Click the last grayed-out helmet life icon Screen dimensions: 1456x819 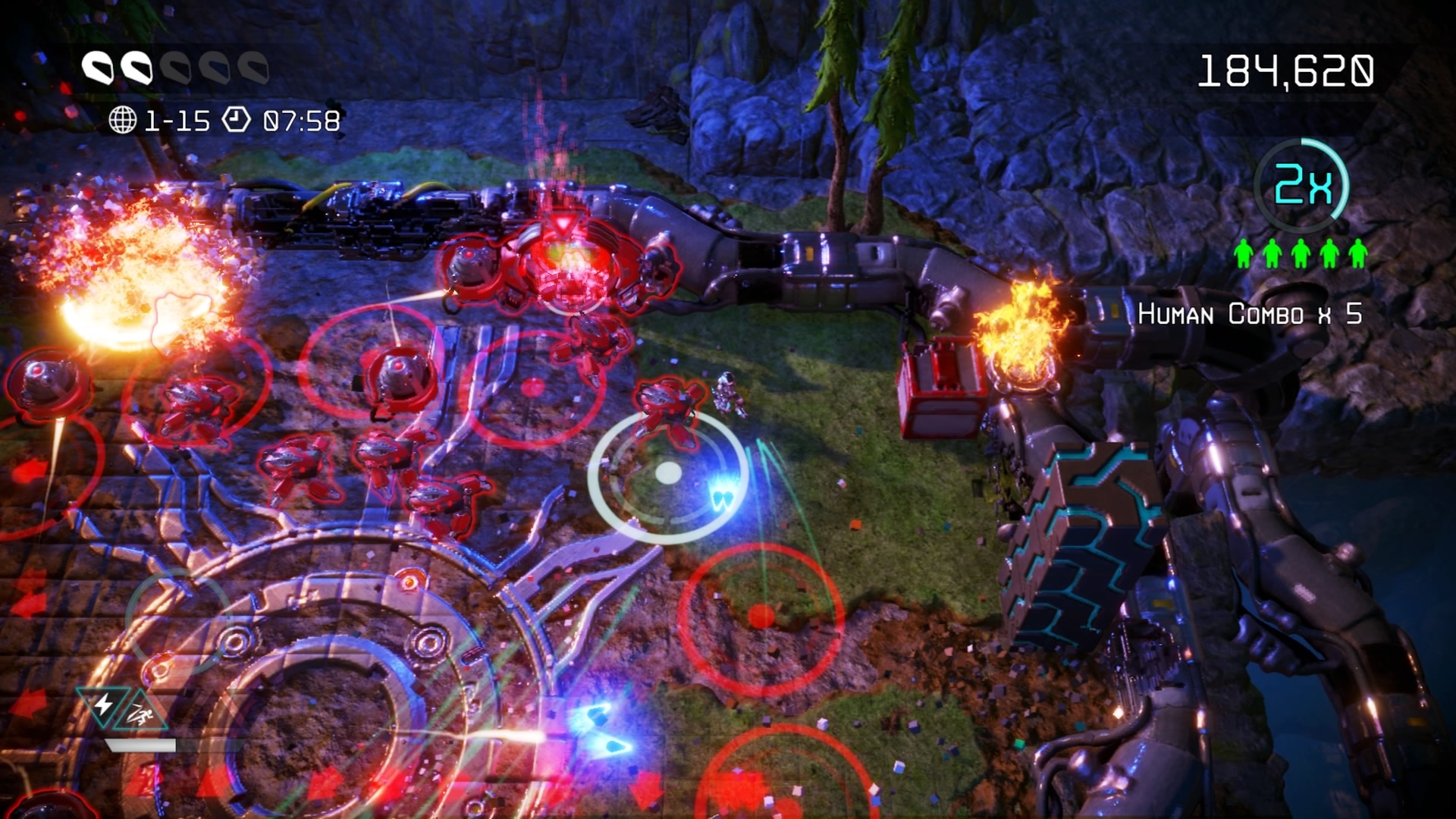click(x=253, y=68)
